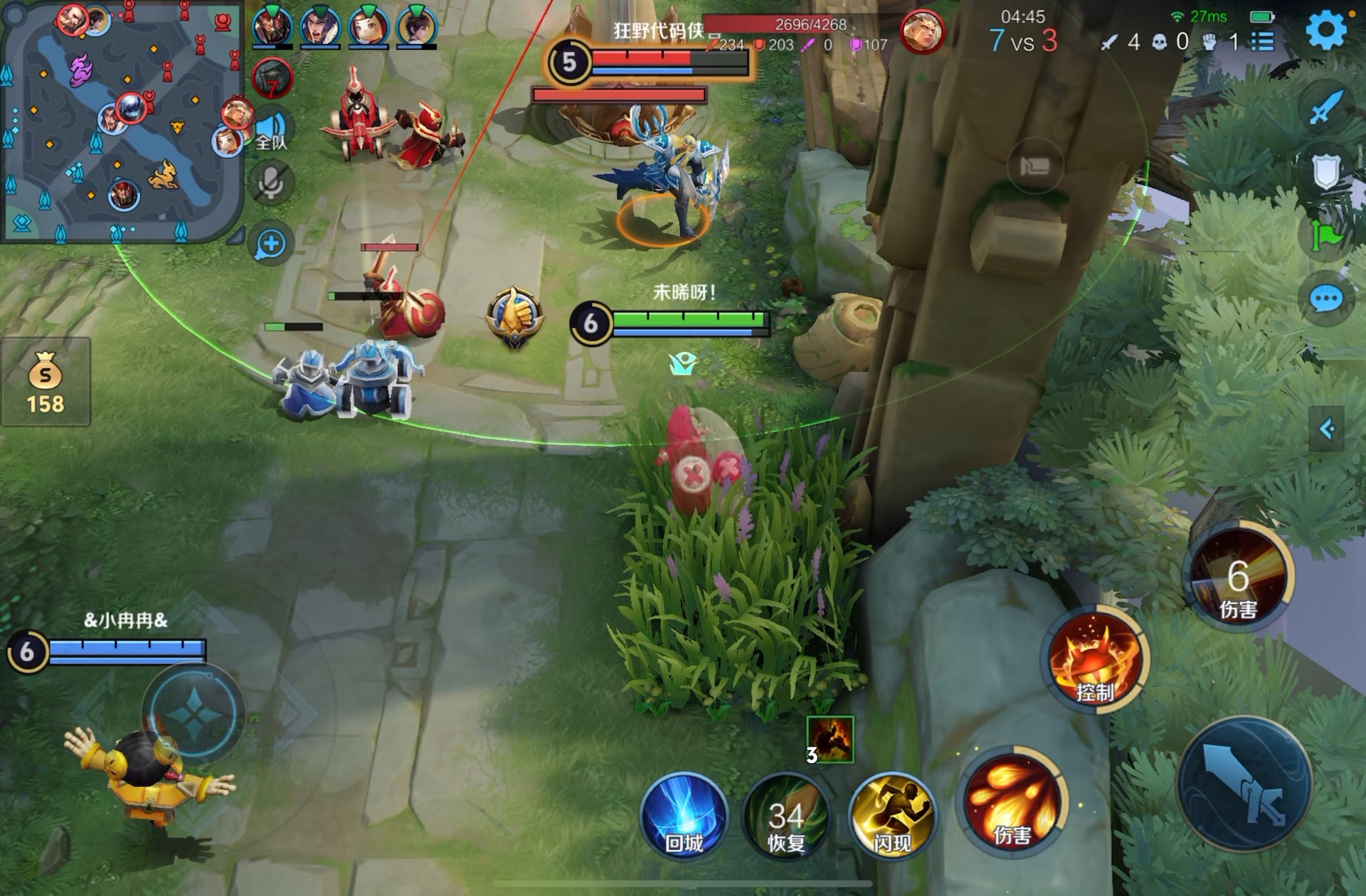Click the minimap
Screen dimensions: 1366x896
[x=121, y=121]
